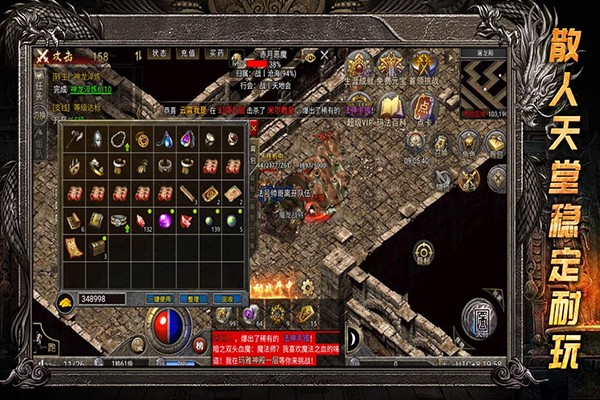Open the 充值 recharge tab

click(x=188, y=53)
